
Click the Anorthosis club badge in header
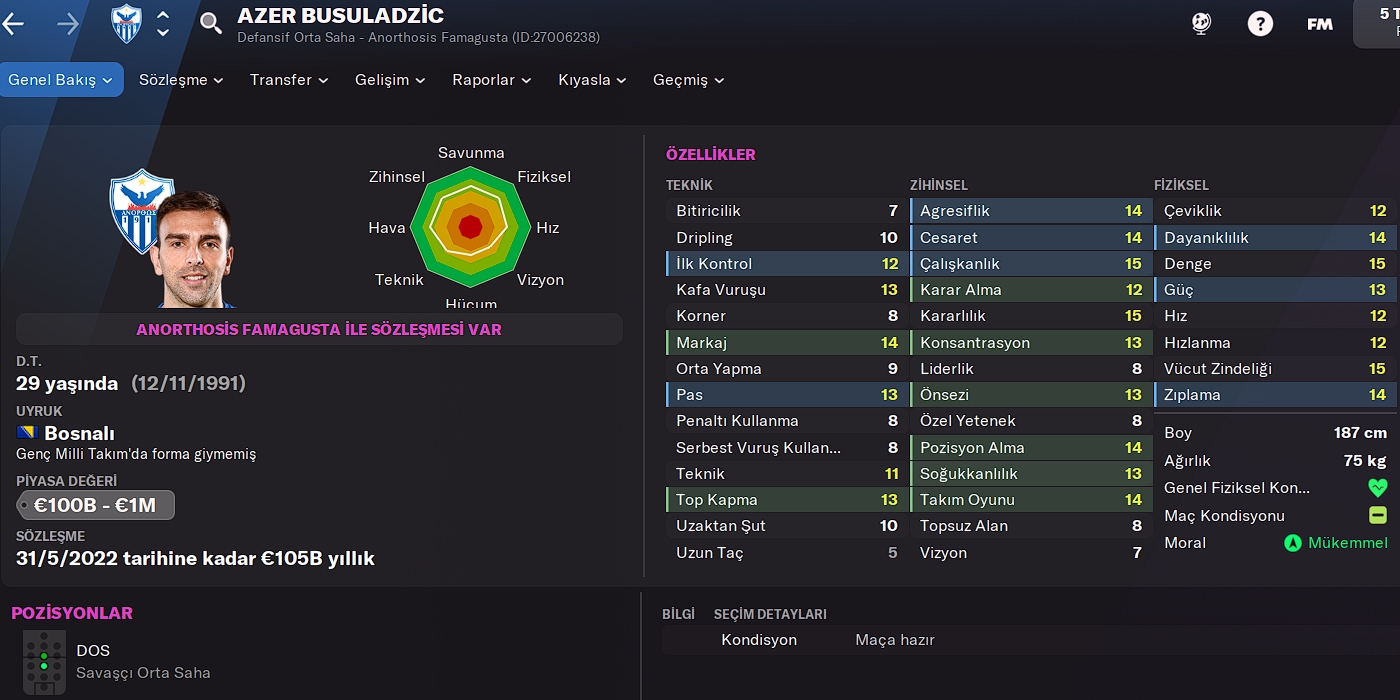click(126, 24)
